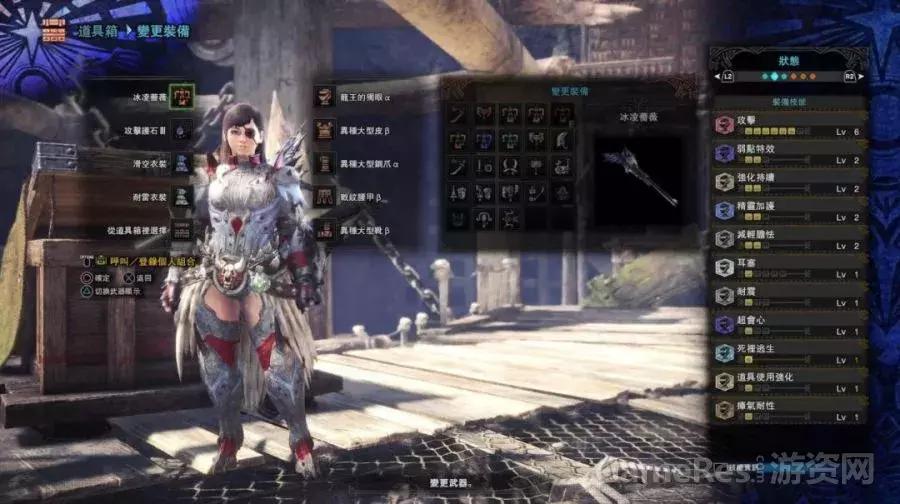Screen dimensions: 900x504
Task: Choose the 異種大型靴β leg armor slot
Action: click(324, 230)
